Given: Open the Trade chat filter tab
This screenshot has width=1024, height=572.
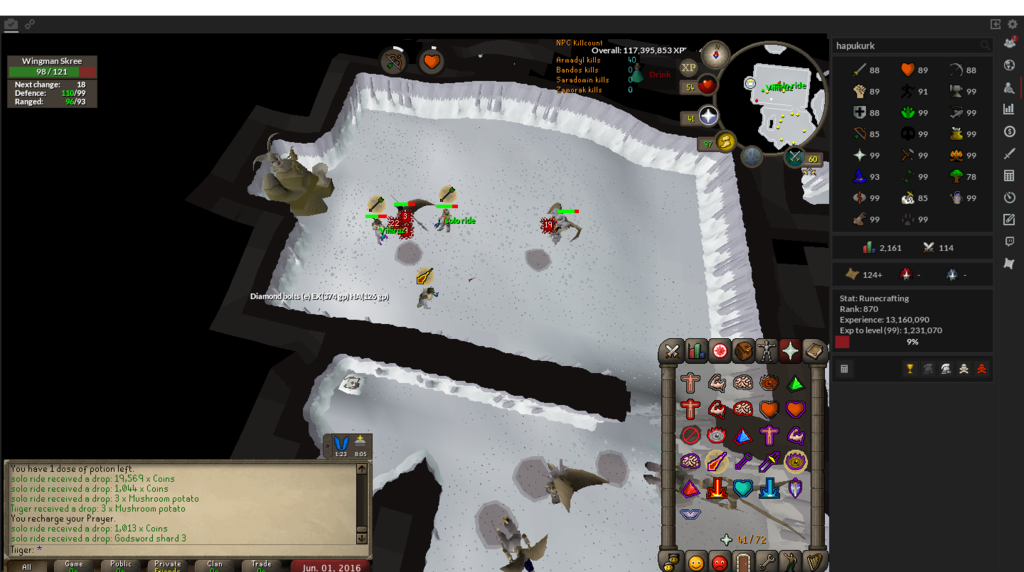Looking at the screenshot, I should coord(261,566).
